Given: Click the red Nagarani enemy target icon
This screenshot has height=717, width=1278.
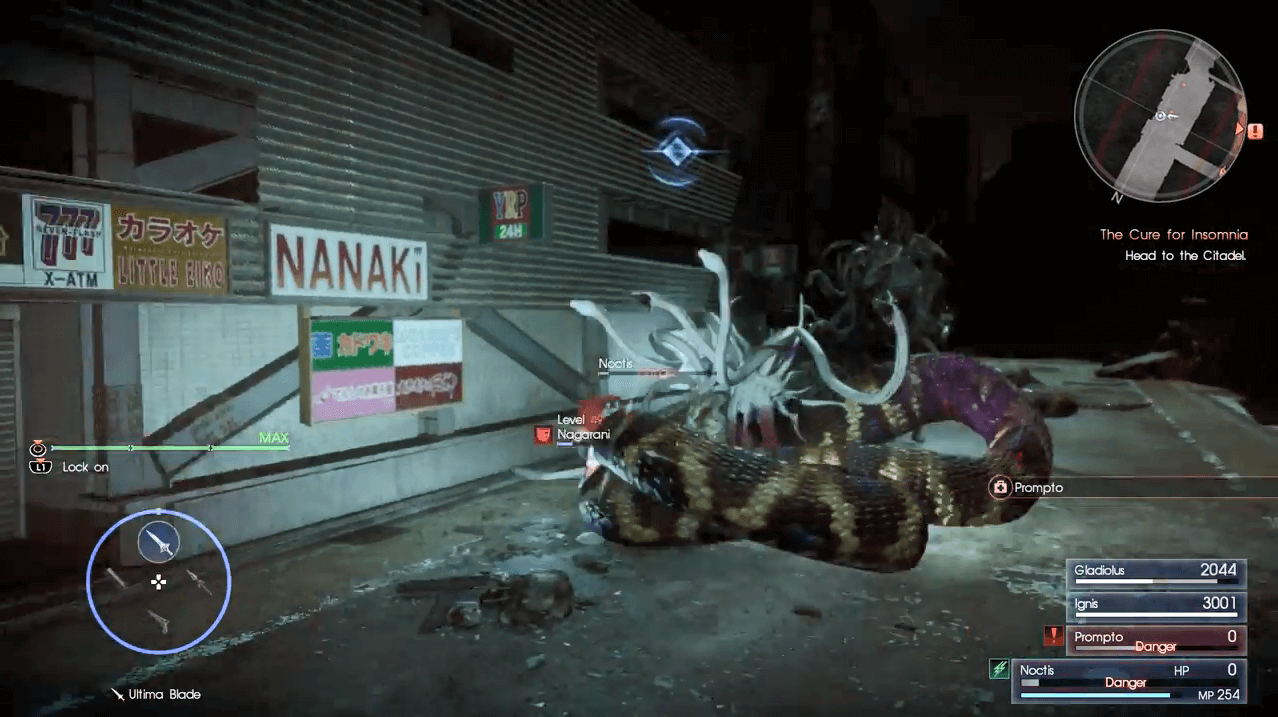Looking at the screenshot, I should (543, 435).
